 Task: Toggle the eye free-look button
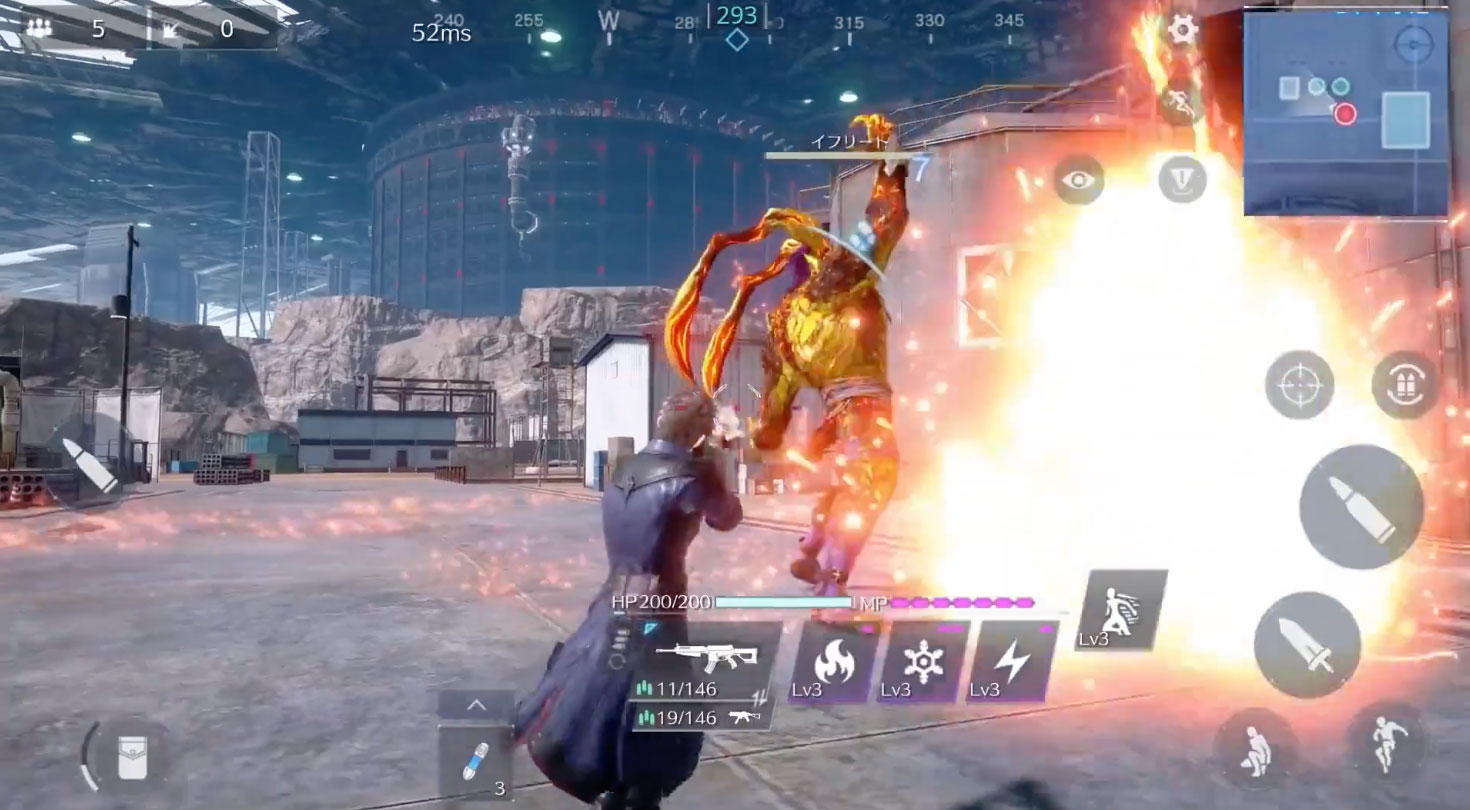click(1079, 180)
